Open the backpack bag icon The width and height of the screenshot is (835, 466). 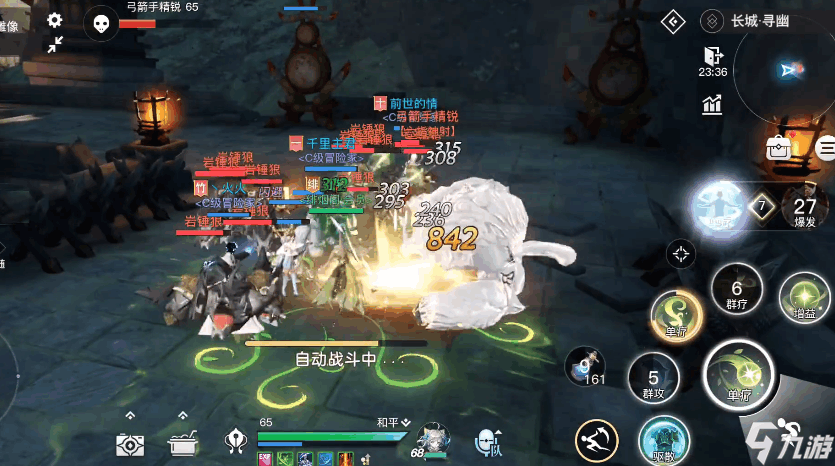coord(779,148)
